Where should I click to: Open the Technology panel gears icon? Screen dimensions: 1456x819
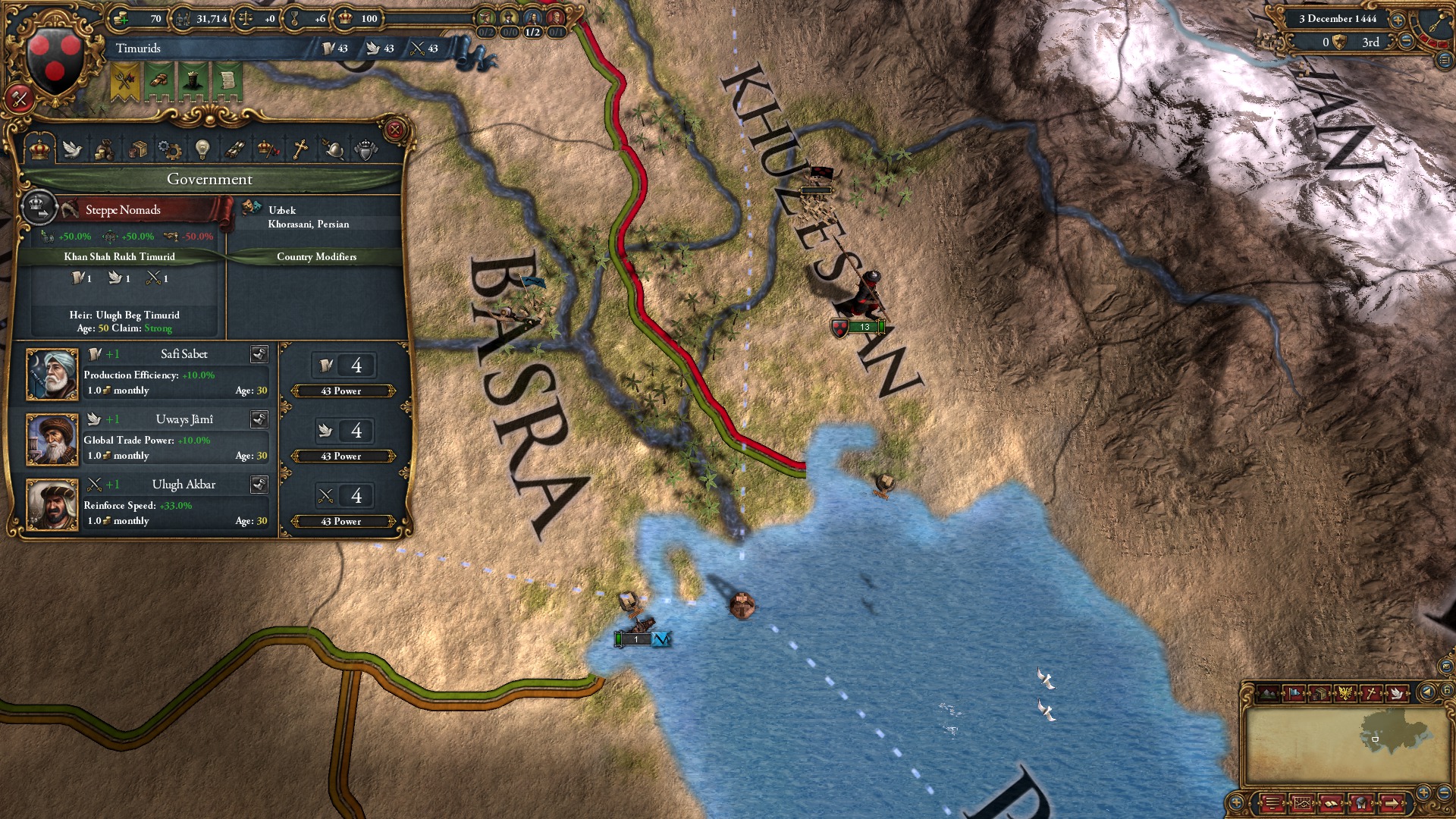click(168, 149)
